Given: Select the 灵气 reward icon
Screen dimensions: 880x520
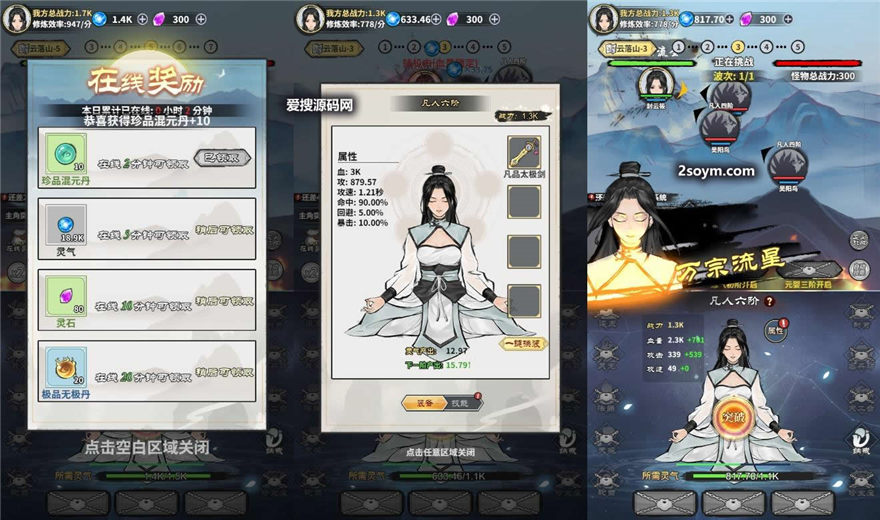Looking at the screenshot, I should point(66,223).
